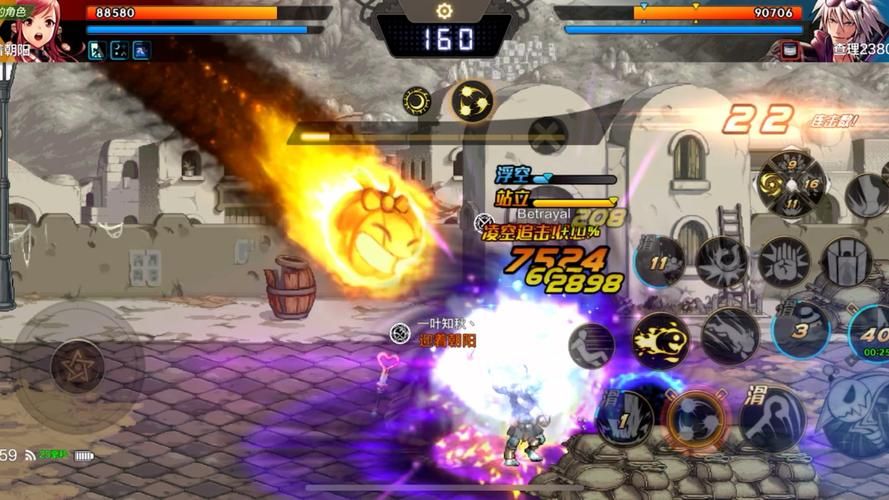This screenshot has width=889, height=500.
Task: Use the open palm strike skill
Action: tap(784, 261)
